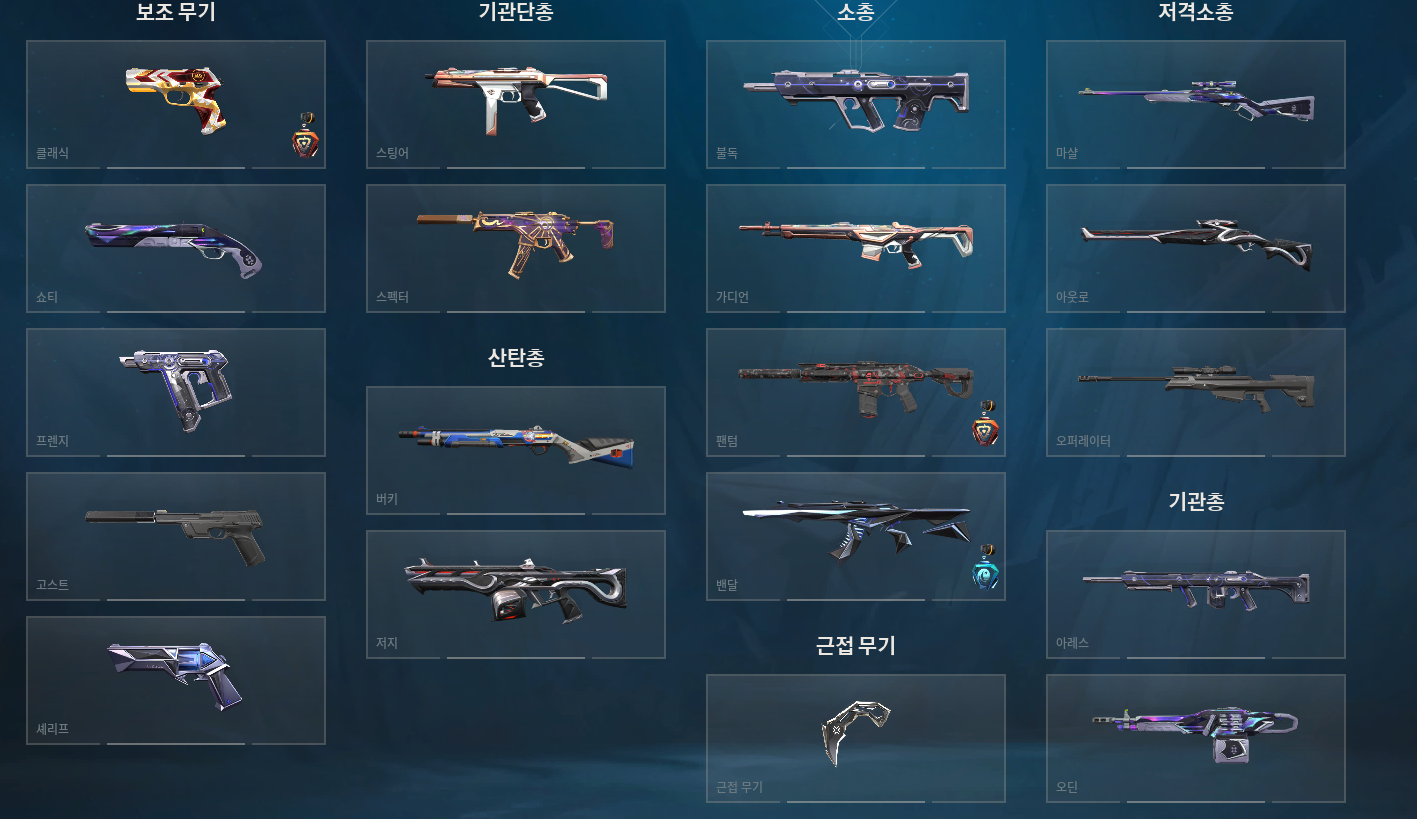Select the 쇼티 shotgun pistol card

click(x=176, y=247)
